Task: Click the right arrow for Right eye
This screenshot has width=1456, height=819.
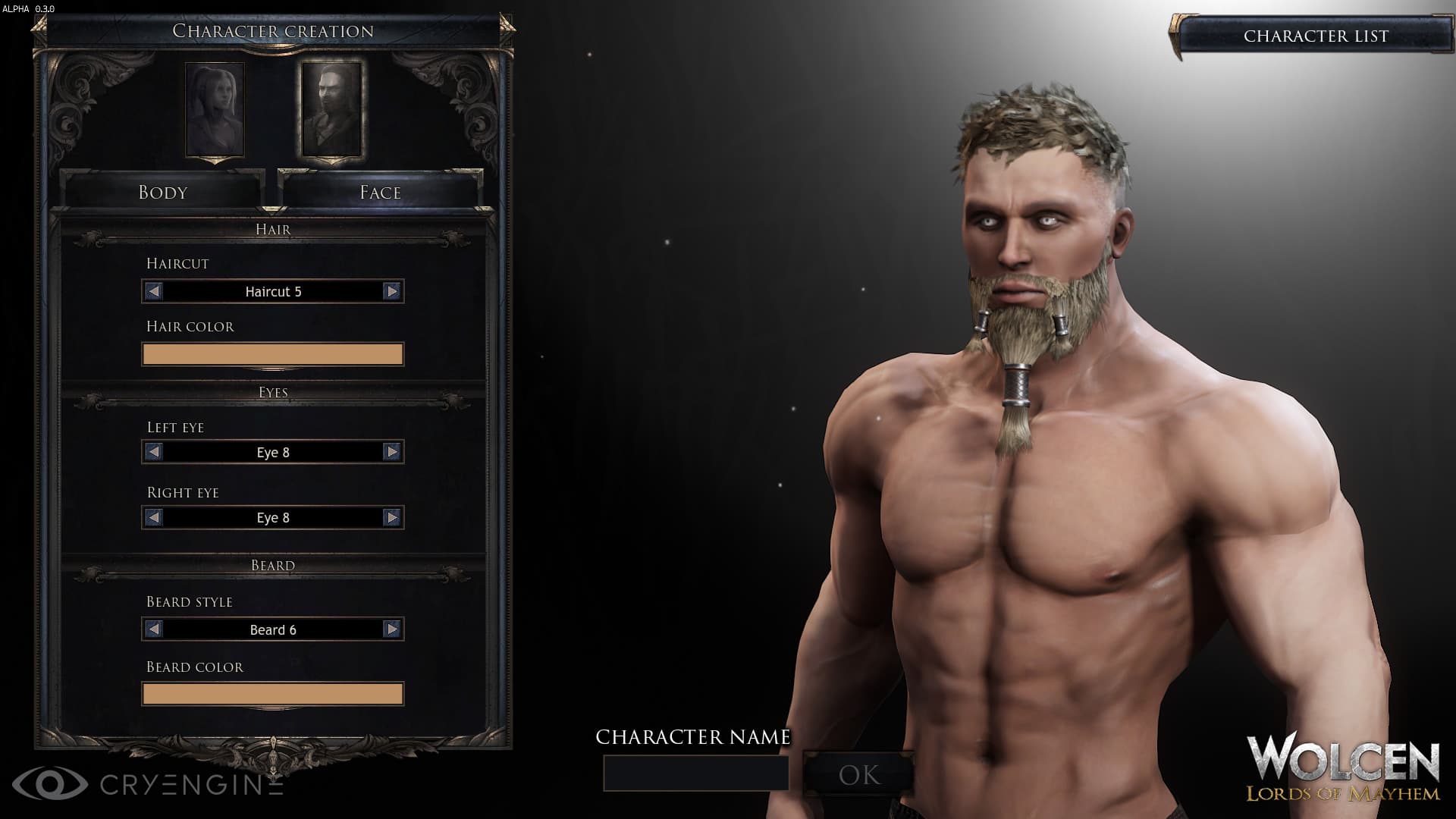Action: click(x=391, y=517)
